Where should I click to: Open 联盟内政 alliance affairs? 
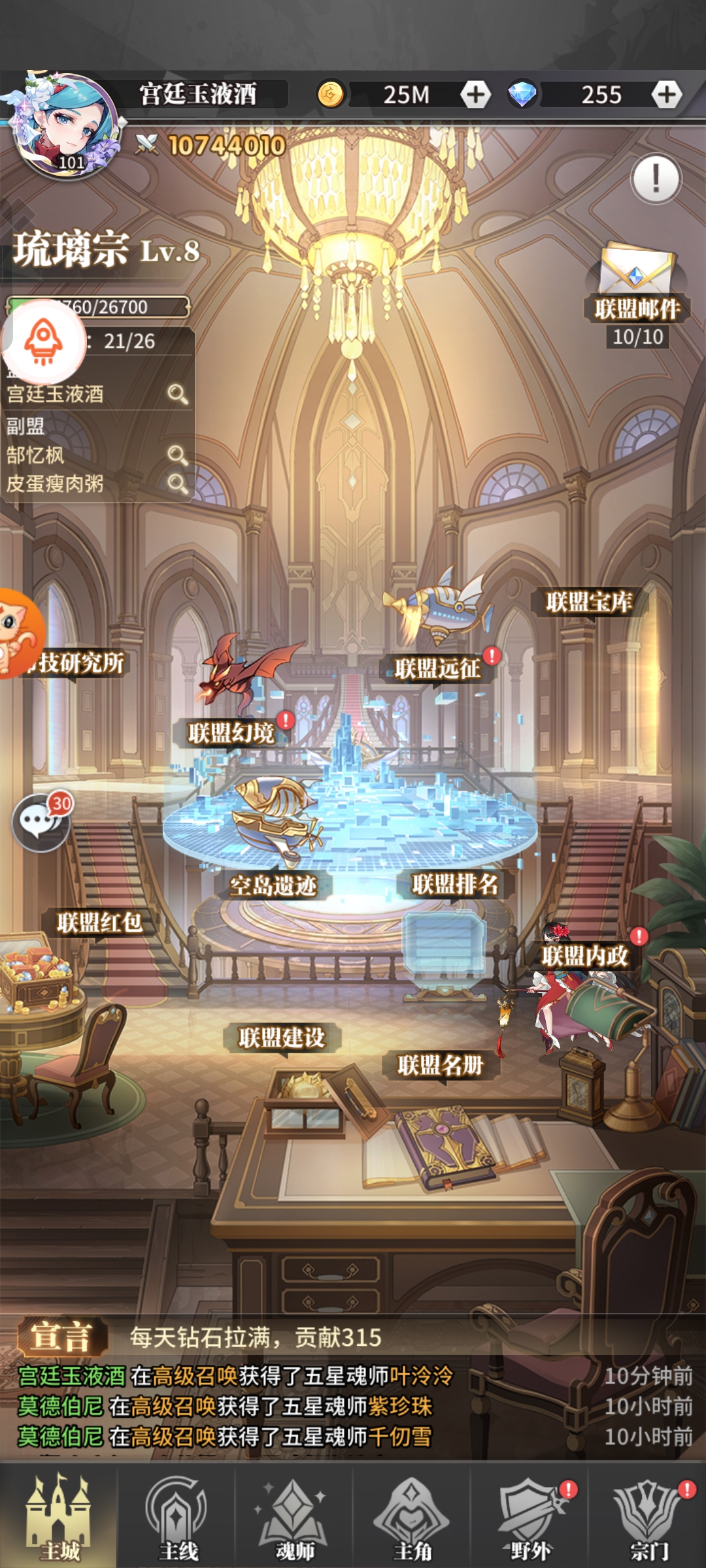point(584,956)
